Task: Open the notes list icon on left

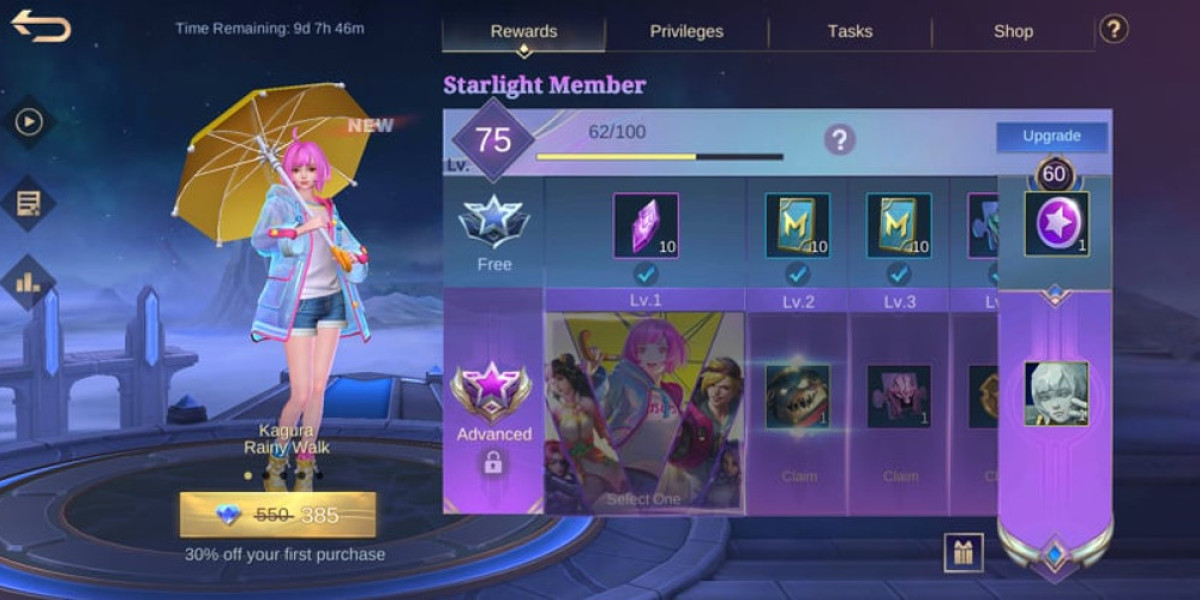Action: click(x=28, y=203)
